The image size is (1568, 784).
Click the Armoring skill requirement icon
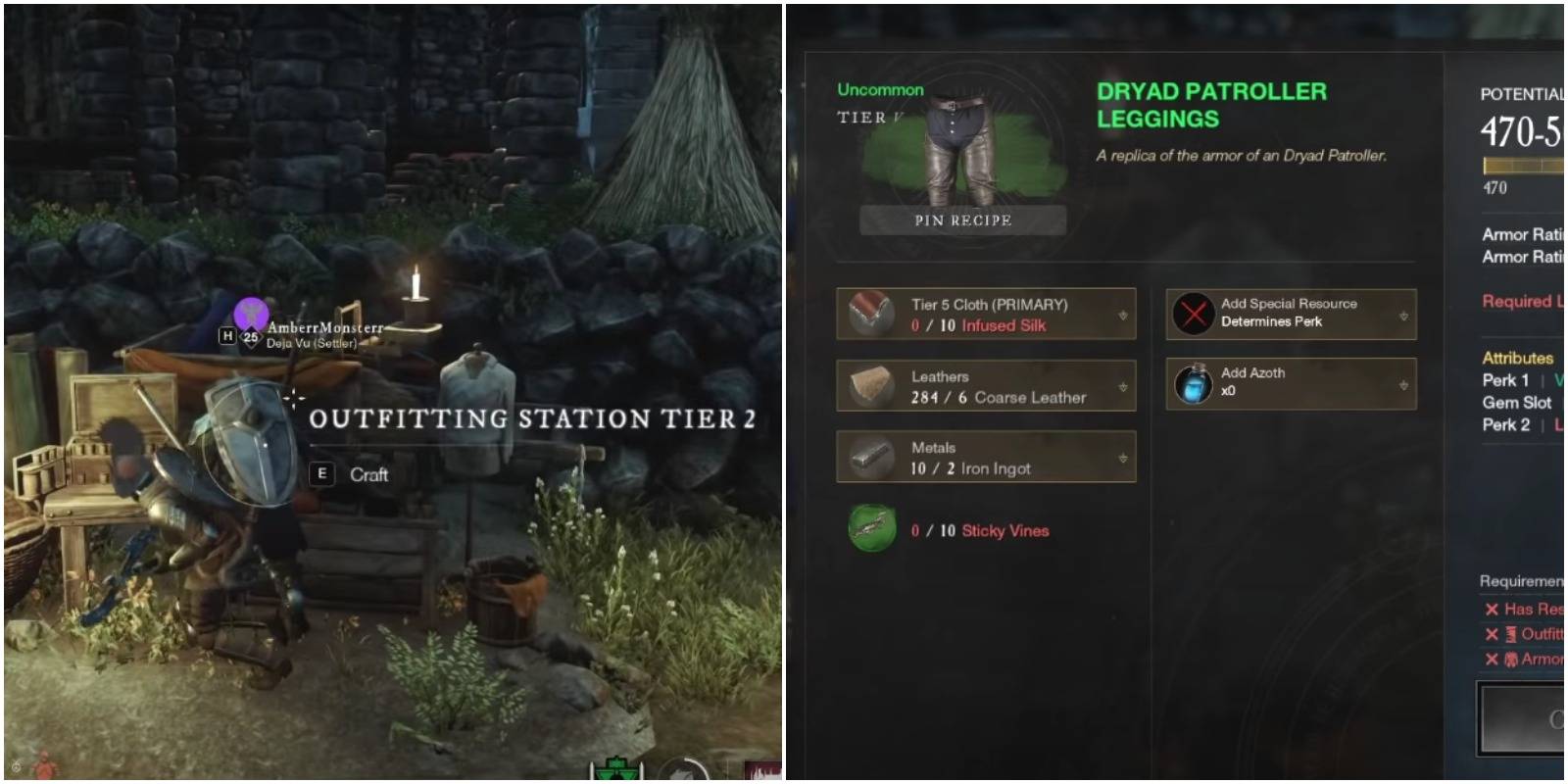pyautogui.click(x=1511, y=659)
